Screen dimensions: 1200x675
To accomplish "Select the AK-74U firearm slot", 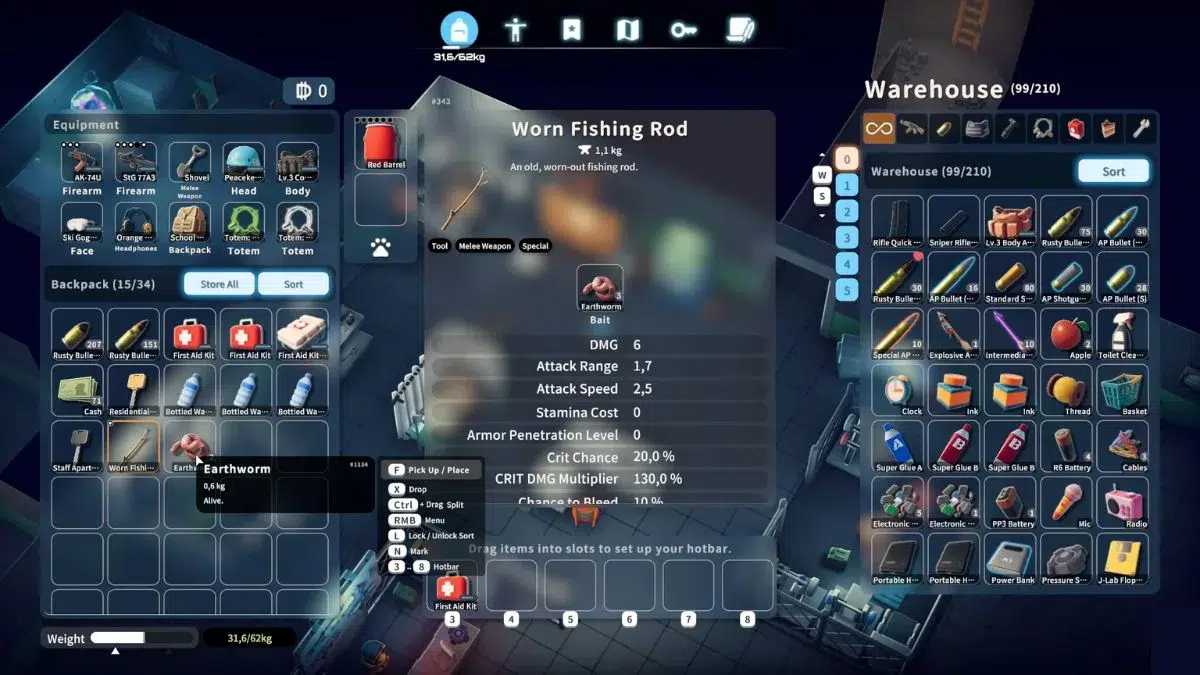I will coord(82,167).
